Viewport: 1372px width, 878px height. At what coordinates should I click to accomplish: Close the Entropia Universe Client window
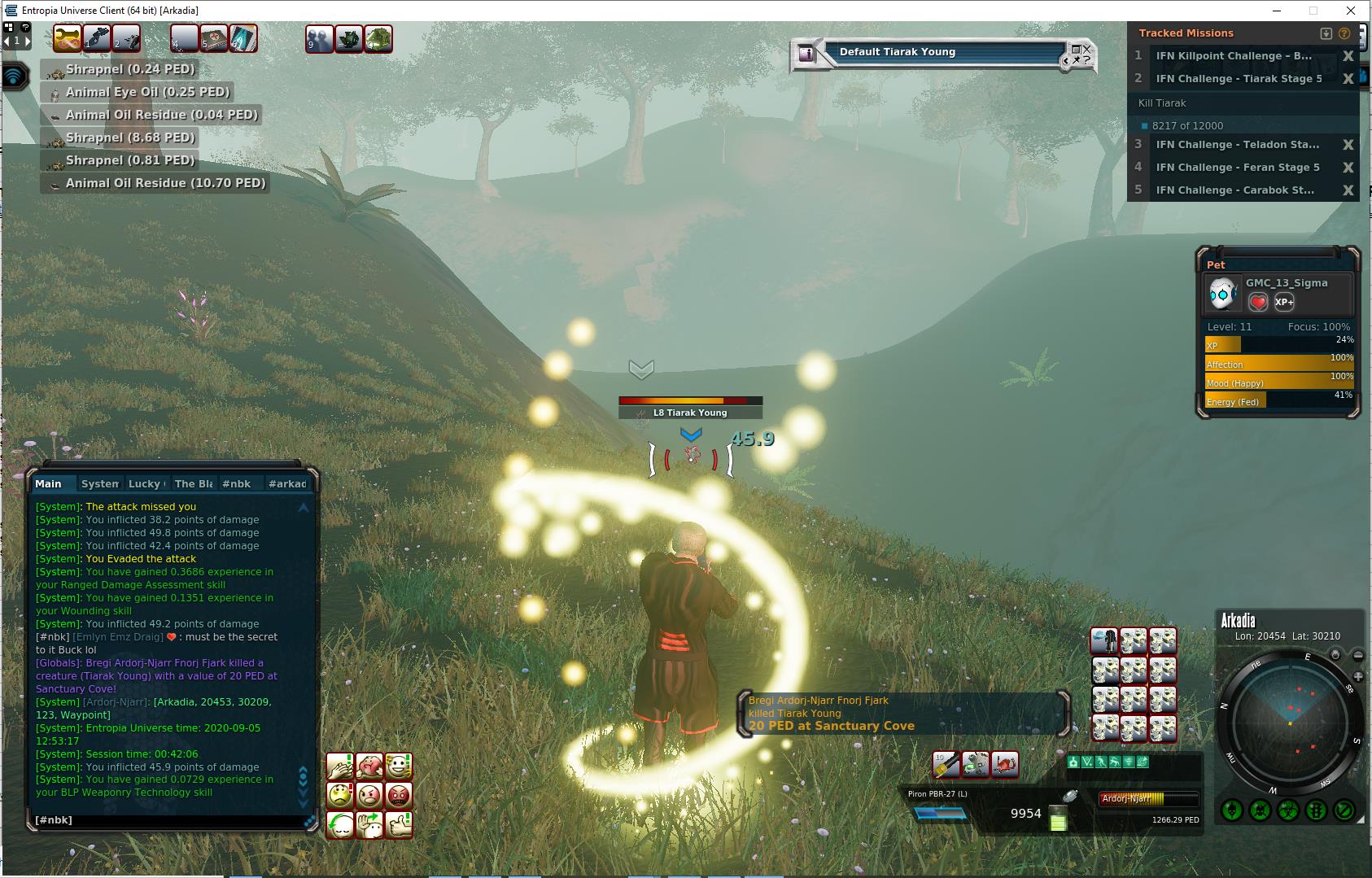click(1352, 11)
